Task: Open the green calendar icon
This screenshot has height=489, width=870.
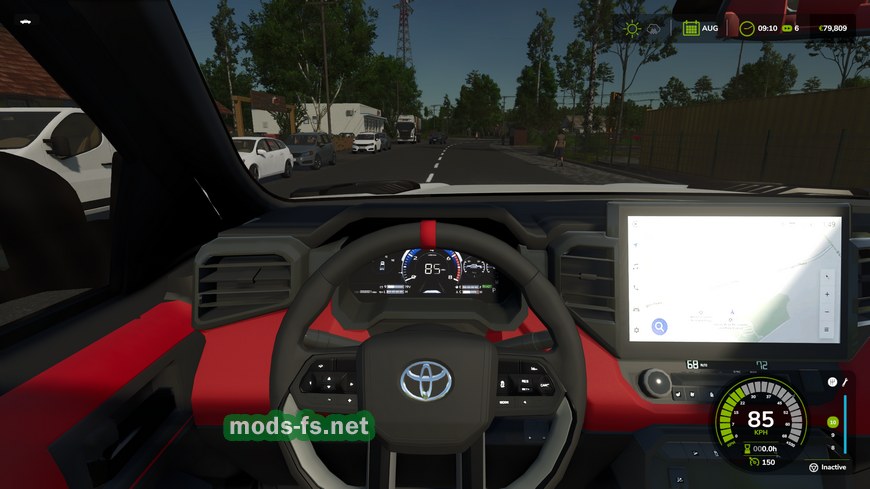Action: coord(690,28)
